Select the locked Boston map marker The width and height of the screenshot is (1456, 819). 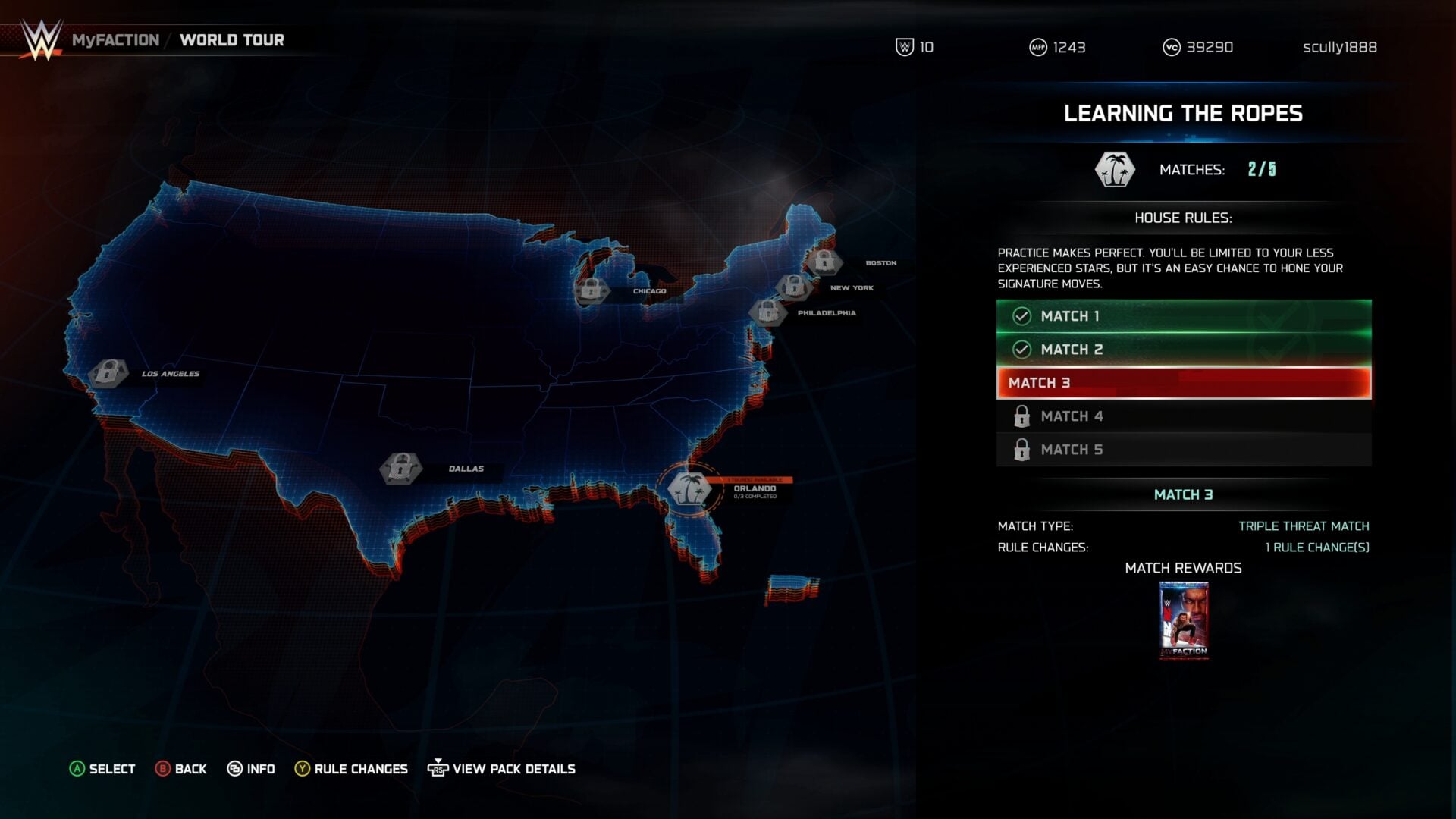tap(824, 262)
